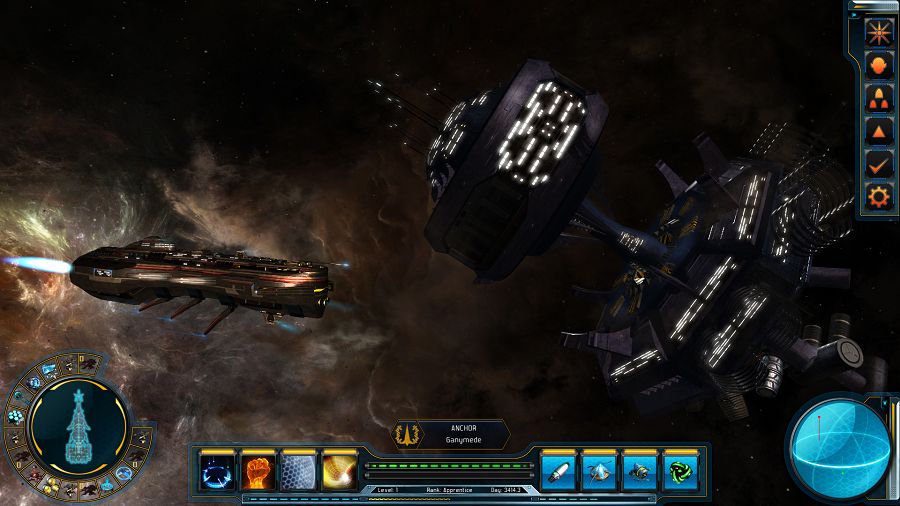Activate the blue swirling vortex ability
Image resolution: width=900 pixels, height=506 pixels.
coord(217,471)
